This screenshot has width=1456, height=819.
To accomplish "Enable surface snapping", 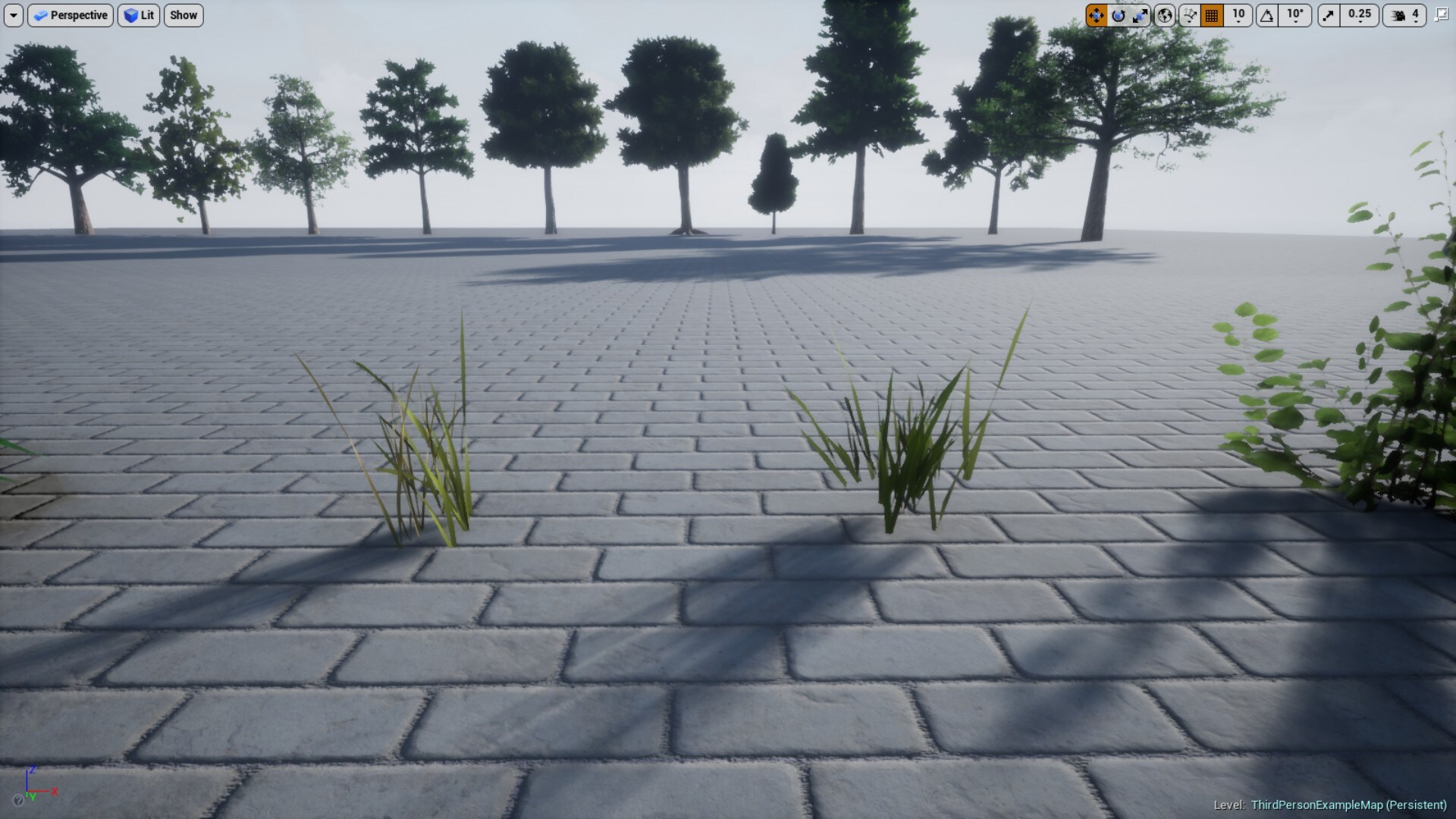I will click(x=1188, y=16).
